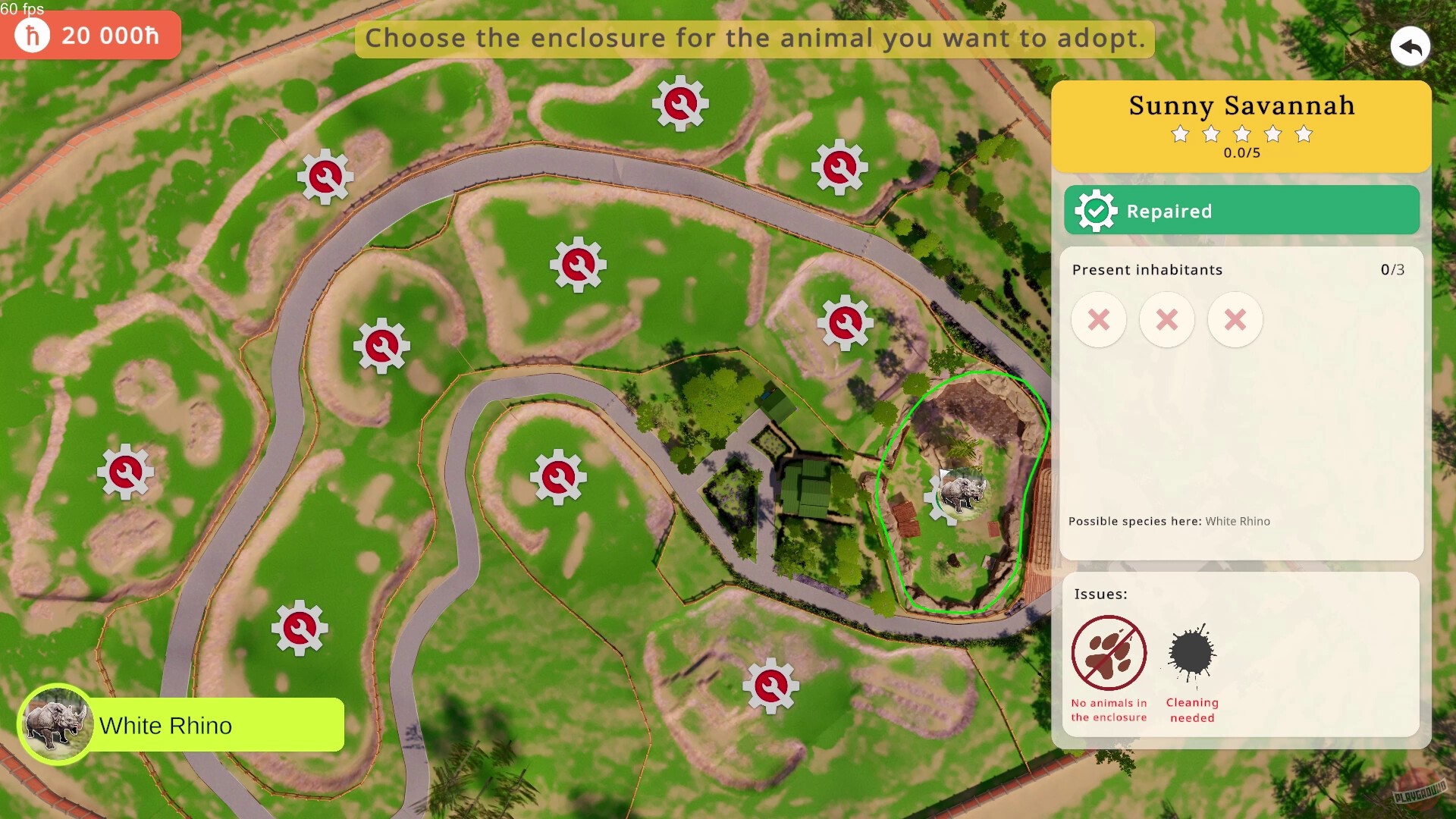Click the crossed-out paw 'No animals' issue icon
Screen dimensions: 1456x819
pyautogui.click(x=1109, y=654)
